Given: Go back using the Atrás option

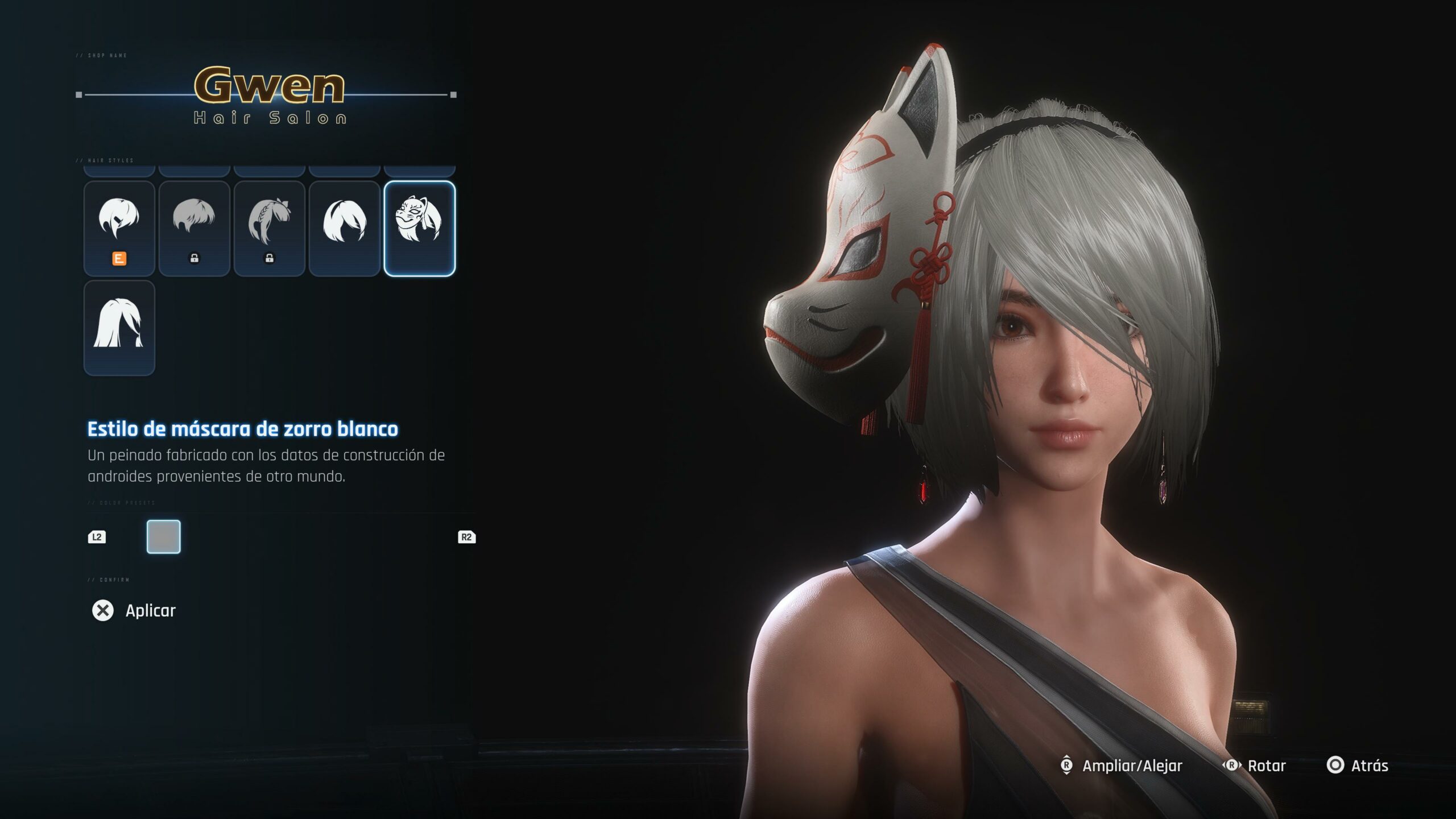Looking at the screenshot, I should point(1358,766).
